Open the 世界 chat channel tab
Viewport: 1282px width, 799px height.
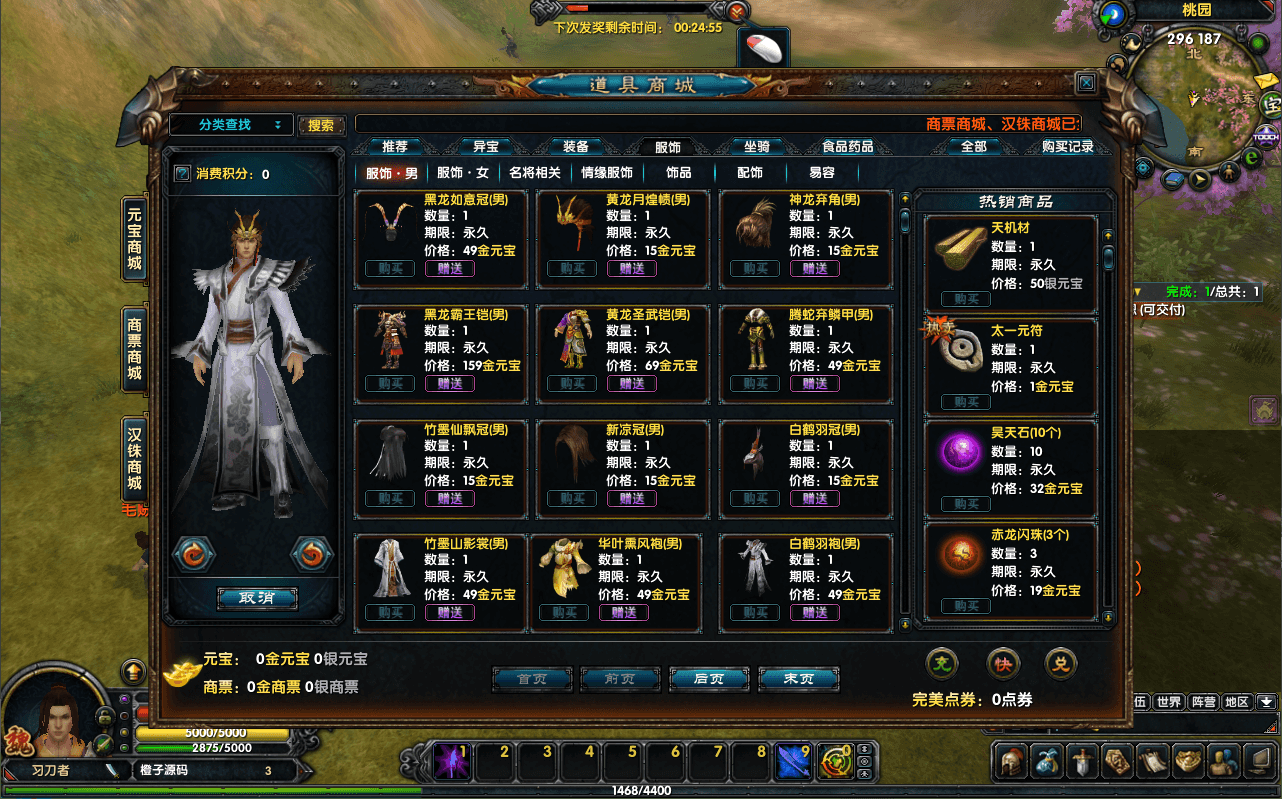pos(1169,702)
